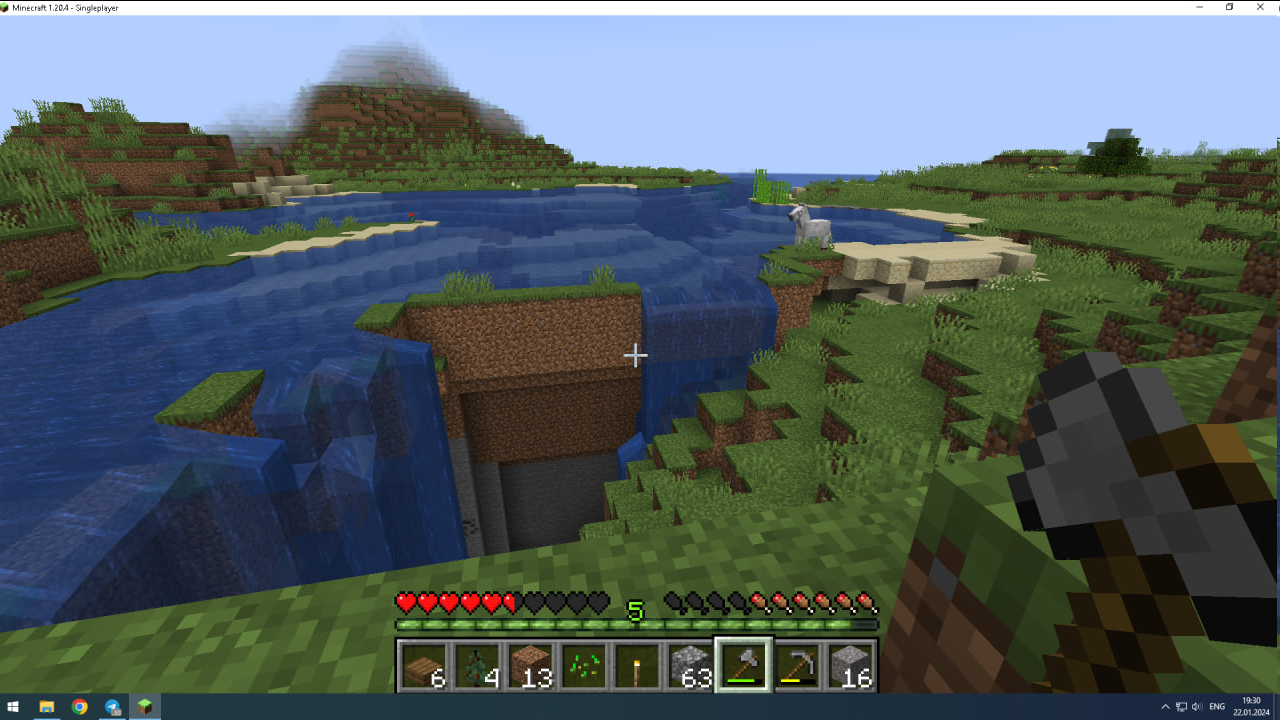Pick the wheat seeds hotbar slot
The image size is (1280, 720).
click(583, 665)
